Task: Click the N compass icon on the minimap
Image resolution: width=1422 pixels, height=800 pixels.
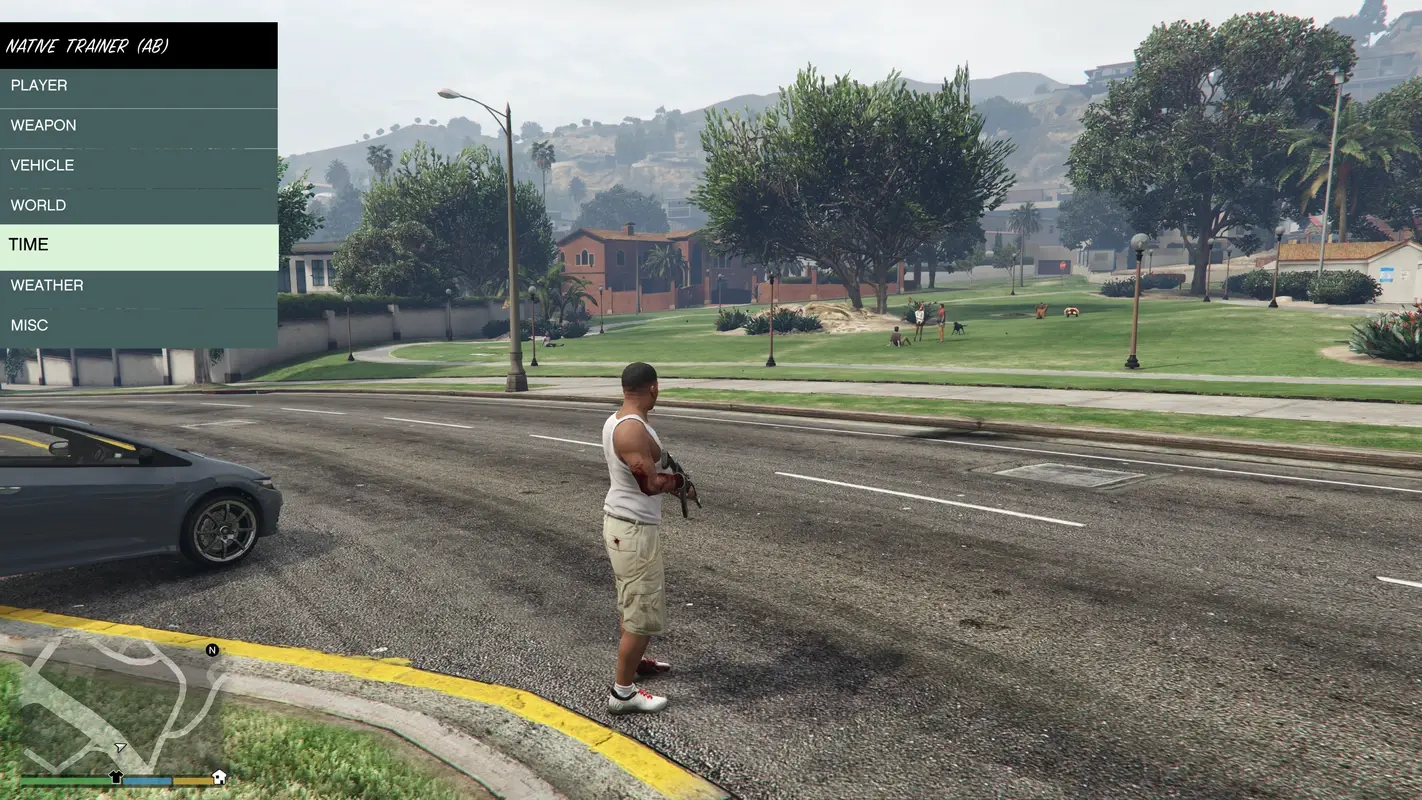Action: tap(212, 649)
